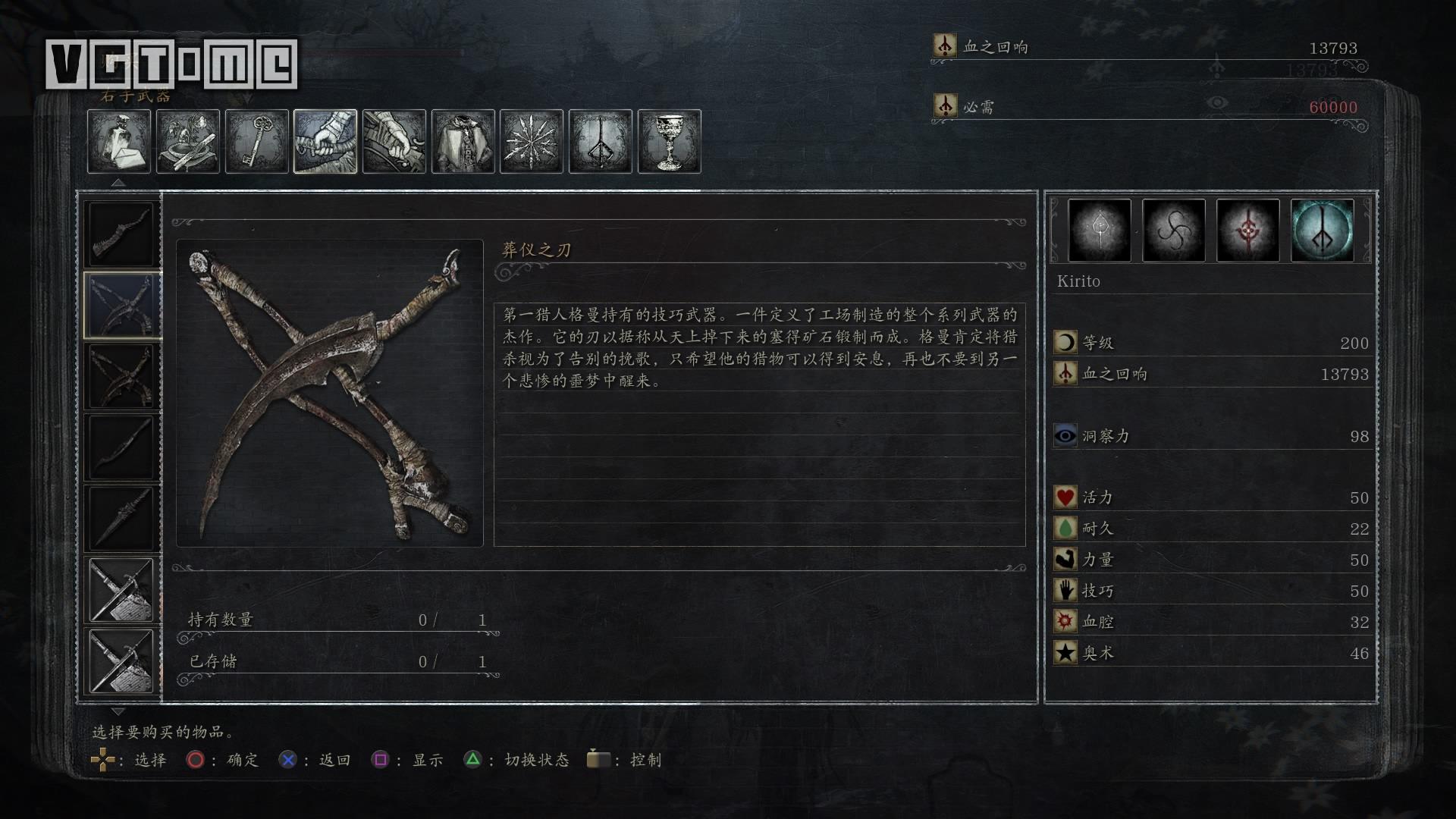Image resolution: width=1456 pixels, height=819 pixels.
Task: Open the attire tab showing a hunter coat
Action: [463, 142]
